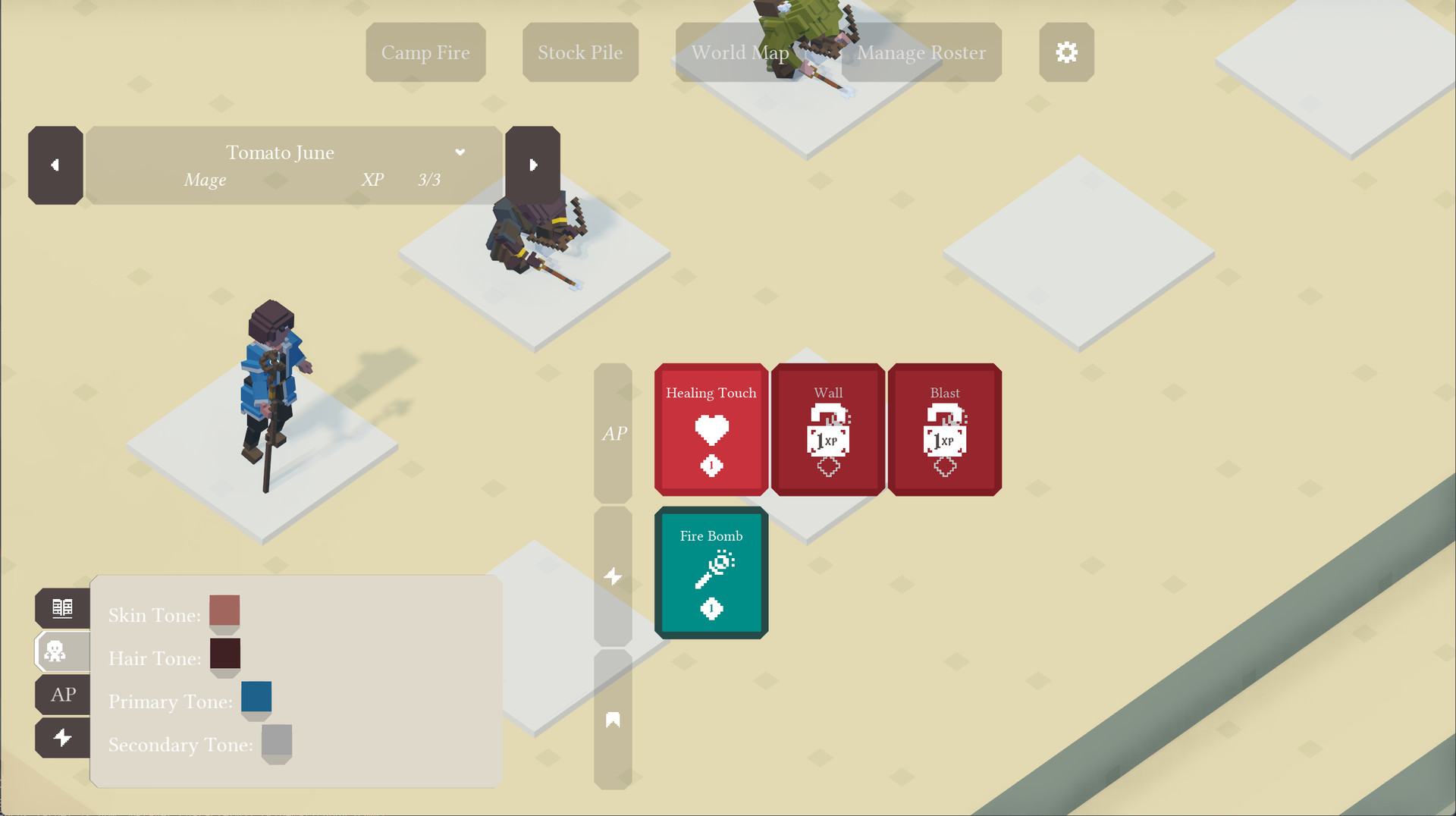Click the blue Primary Tone color swatch
The width and height of the screenshot is (1456, 816).
tap(256, 695)
